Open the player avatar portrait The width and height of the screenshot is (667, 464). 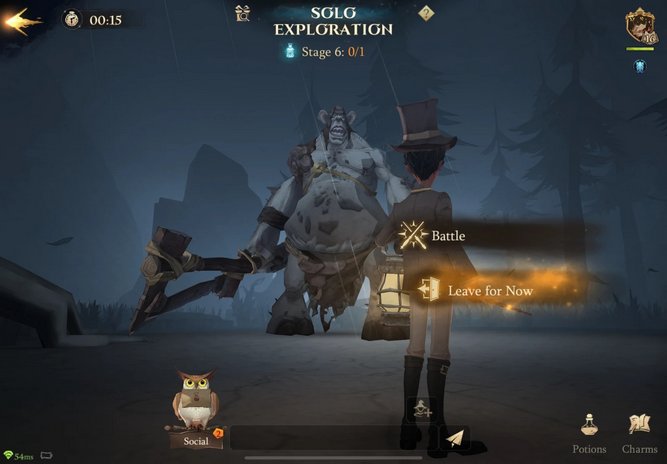[x=639, y=25]
